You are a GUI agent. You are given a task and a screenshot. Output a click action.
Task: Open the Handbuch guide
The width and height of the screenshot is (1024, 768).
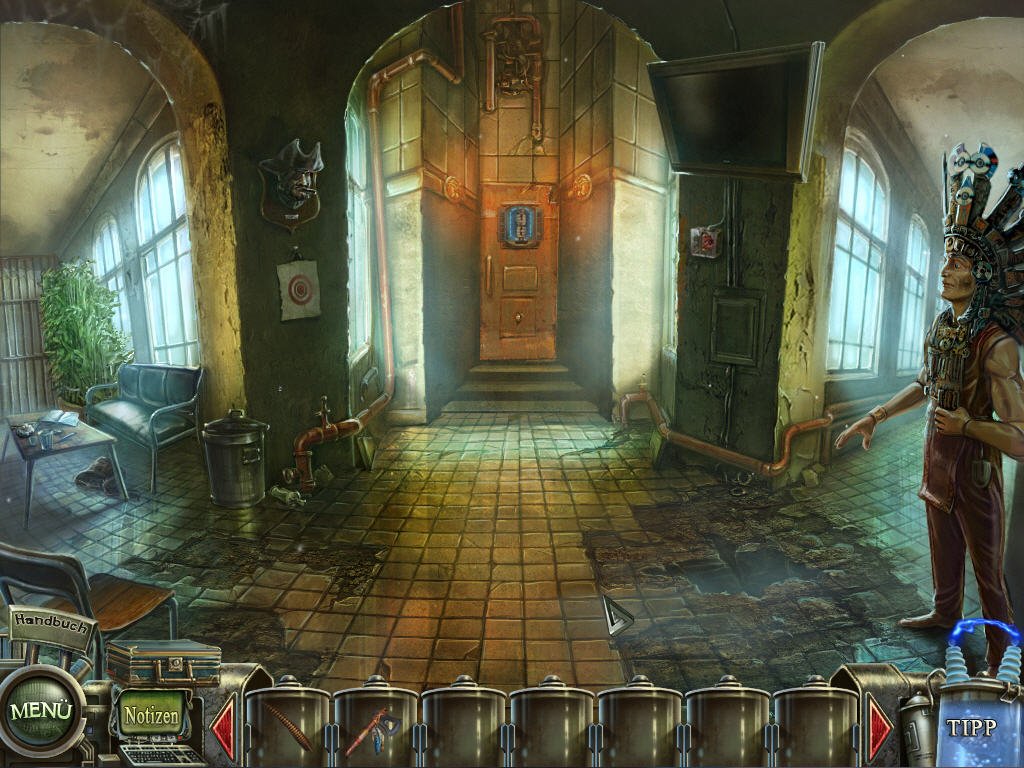tap(53, 622)
